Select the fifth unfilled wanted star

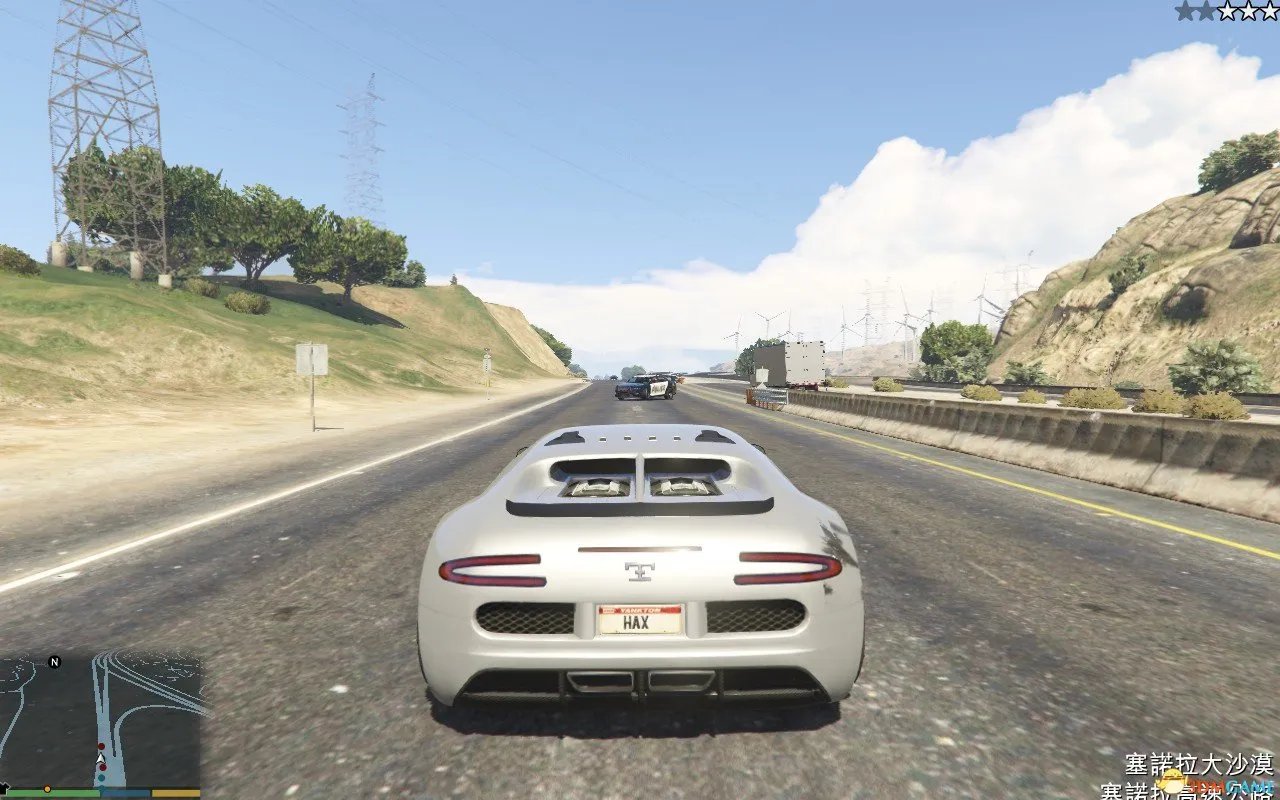(x=1269, y=11)
